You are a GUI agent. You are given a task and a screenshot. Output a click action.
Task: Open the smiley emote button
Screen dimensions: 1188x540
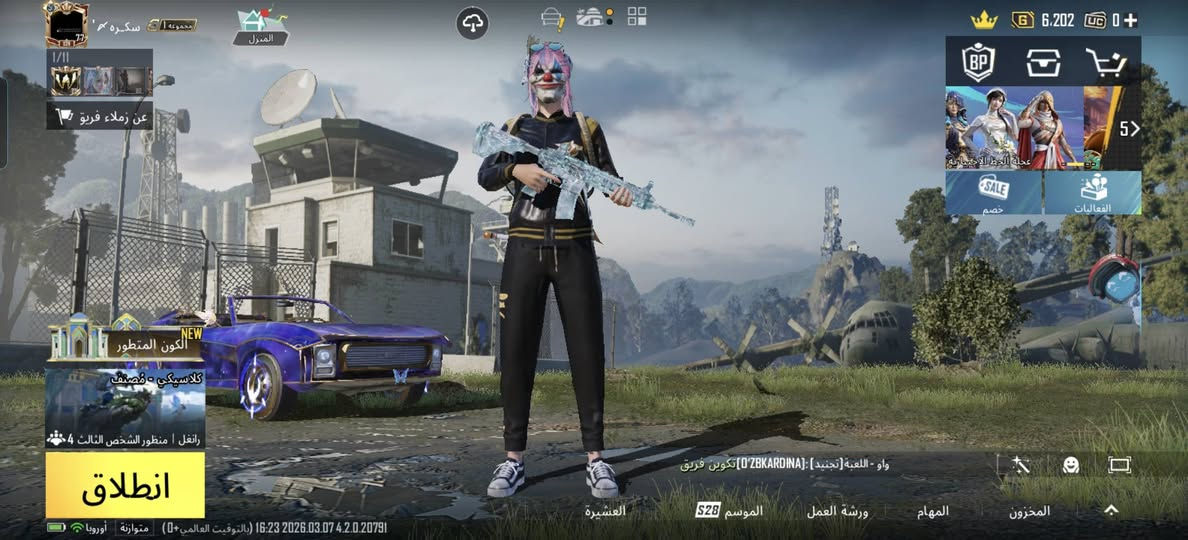[1070, 465]
